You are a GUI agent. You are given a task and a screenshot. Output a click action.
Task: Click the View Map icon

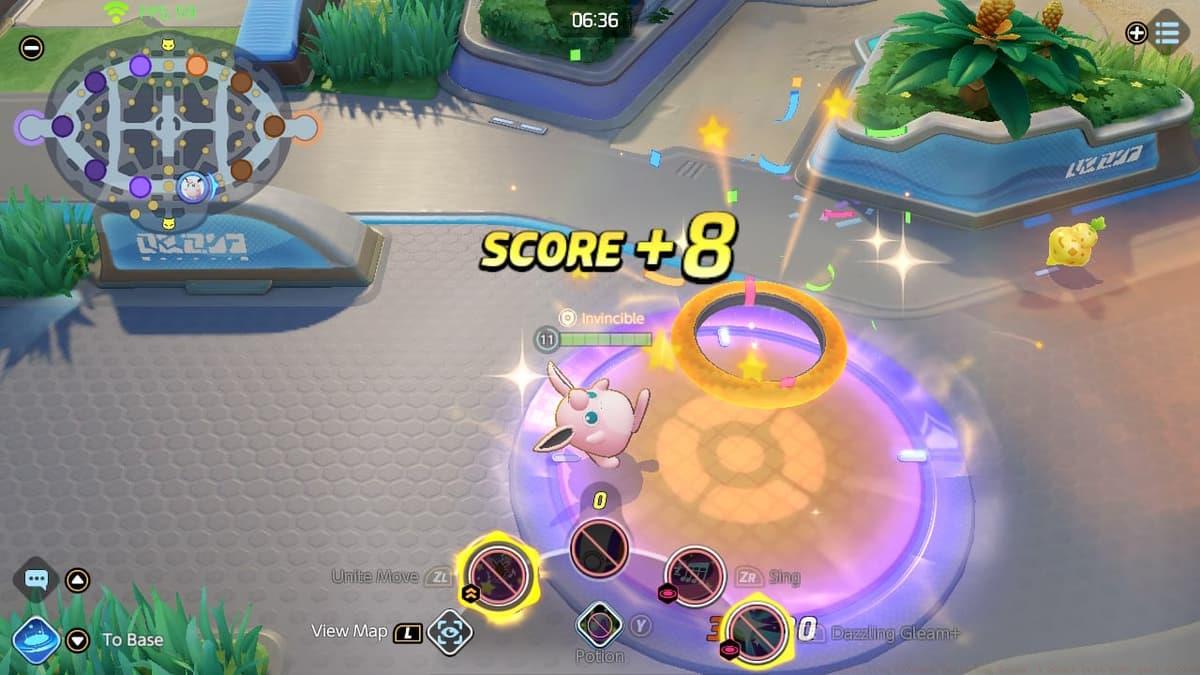[449, 632]
